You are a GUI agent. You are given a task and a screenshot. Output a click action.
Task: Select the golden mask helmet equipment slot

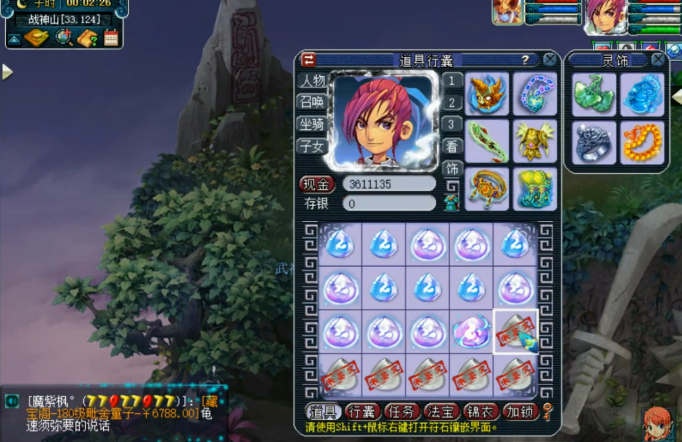[x=487, y=93]
